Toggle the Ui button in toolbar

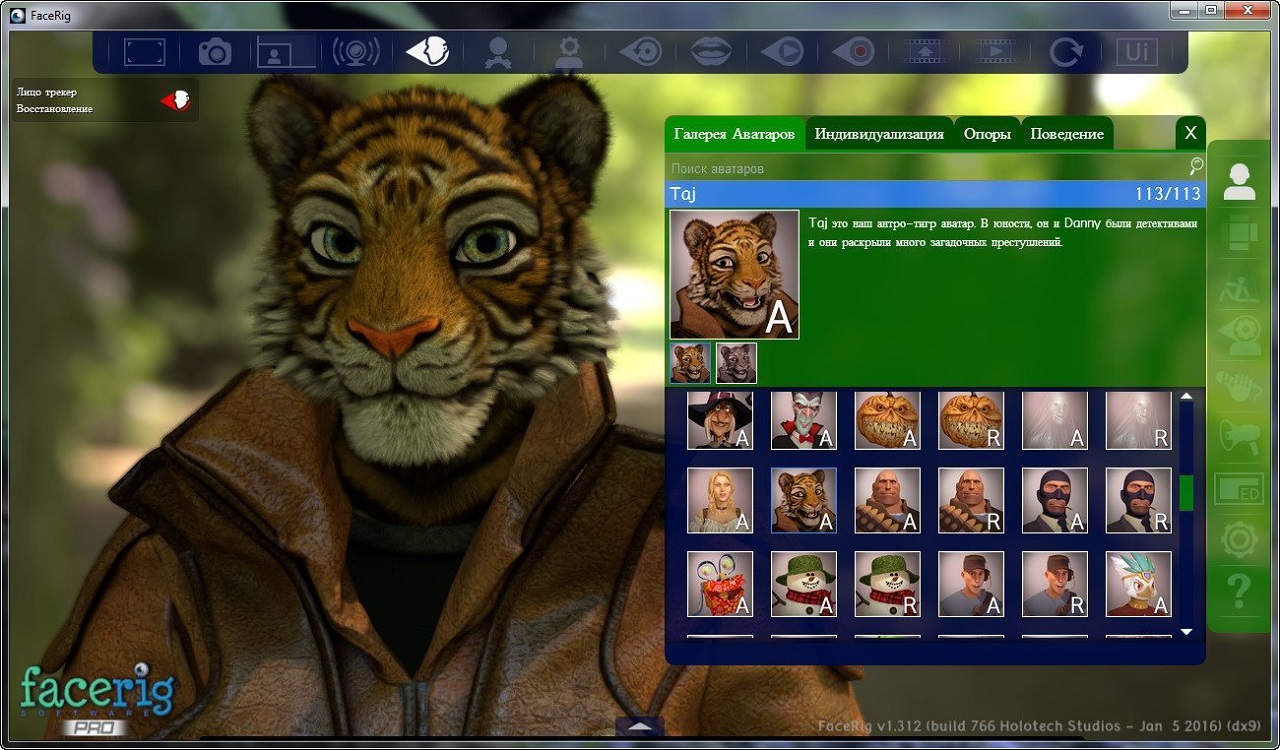tap(1137, 51)
